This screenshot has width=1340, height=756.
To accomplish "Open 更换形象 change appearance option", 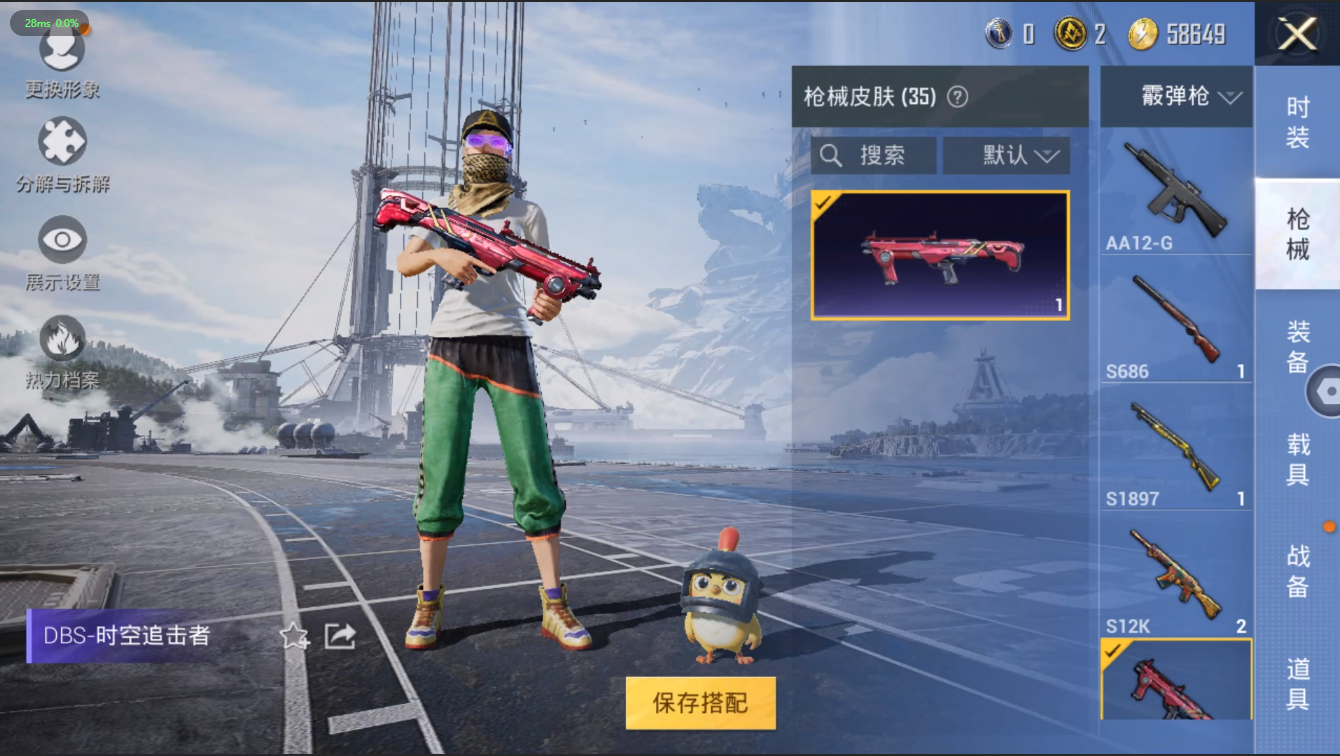I will (62, 60).
